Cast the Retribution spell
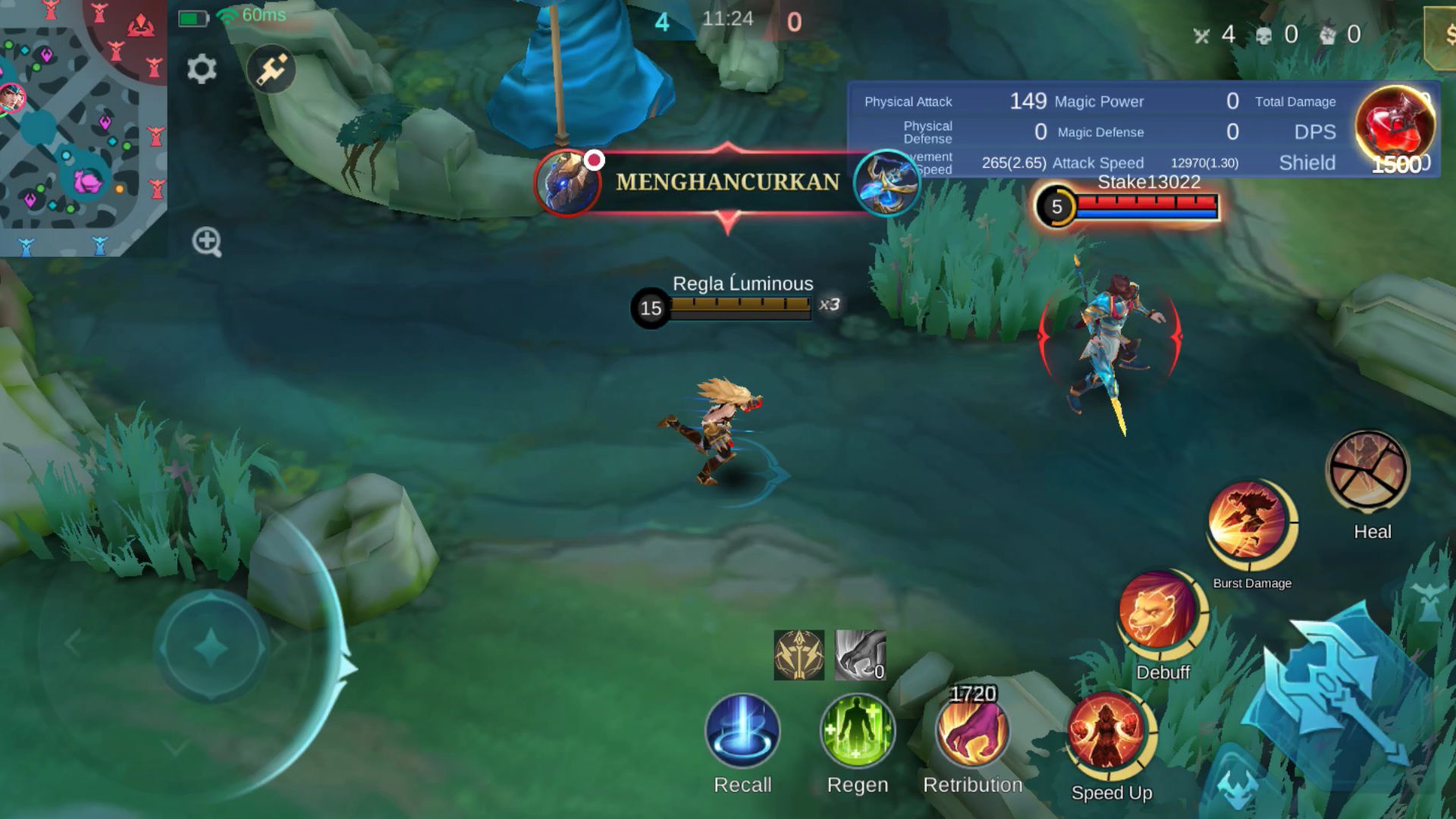Viewport: 1456px width, 819px height. [x=972, y=732]
